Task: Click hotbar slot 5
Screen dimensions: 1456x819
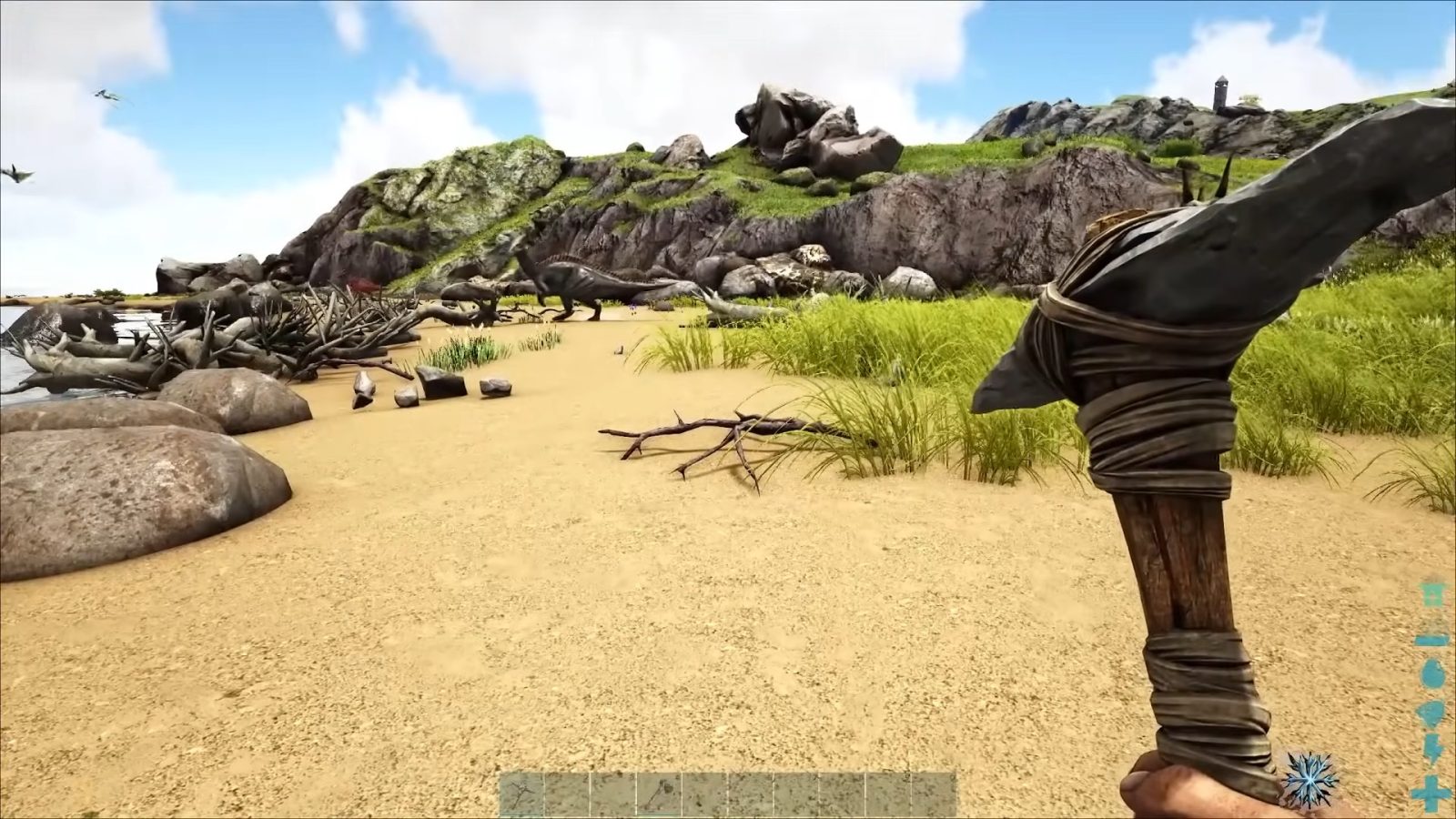Action: (705, 790)
